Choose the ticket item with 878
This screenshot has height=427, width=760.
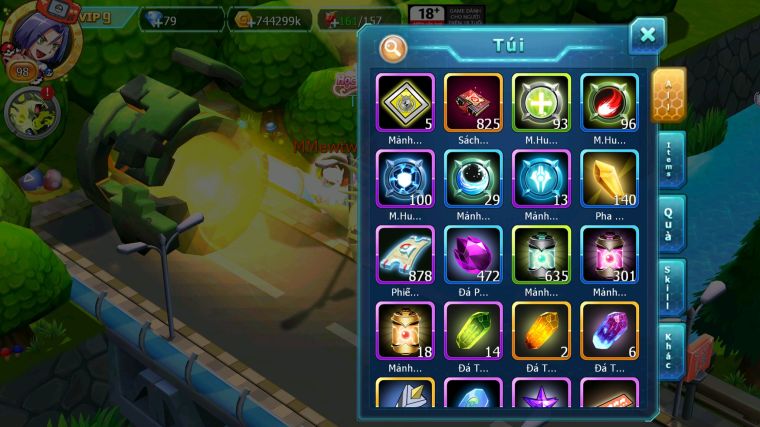tap(405, 254)
